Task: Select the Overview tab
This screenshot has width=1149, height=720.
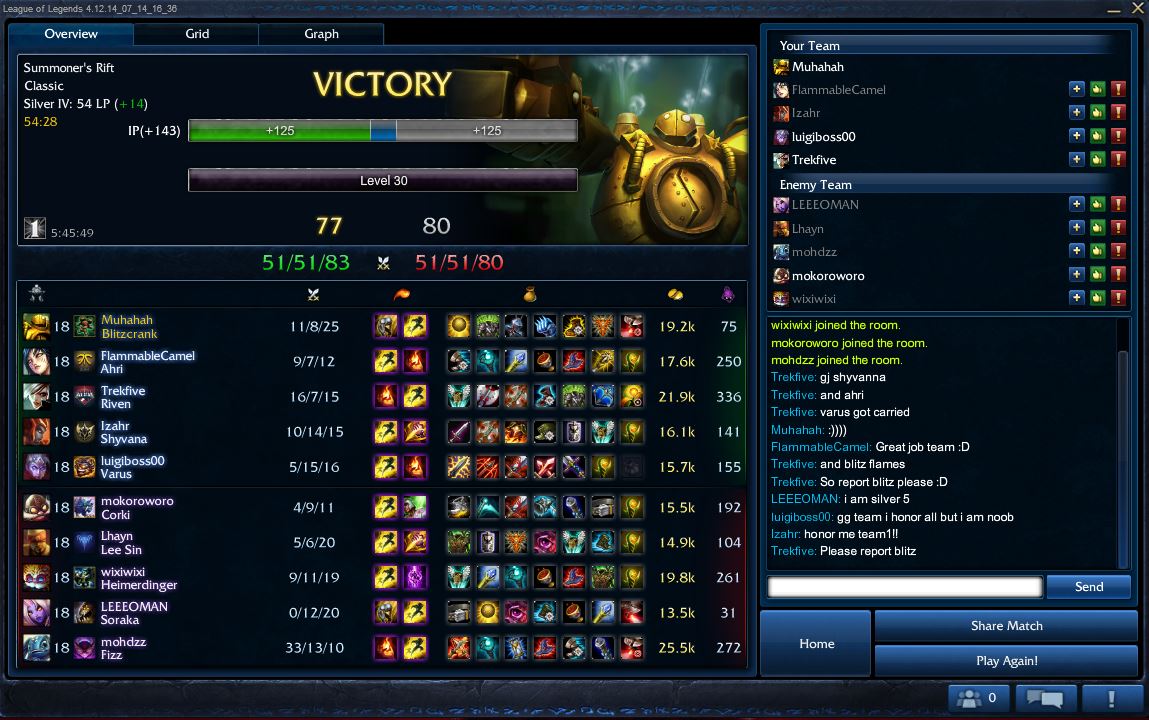Action: (71, 34)
